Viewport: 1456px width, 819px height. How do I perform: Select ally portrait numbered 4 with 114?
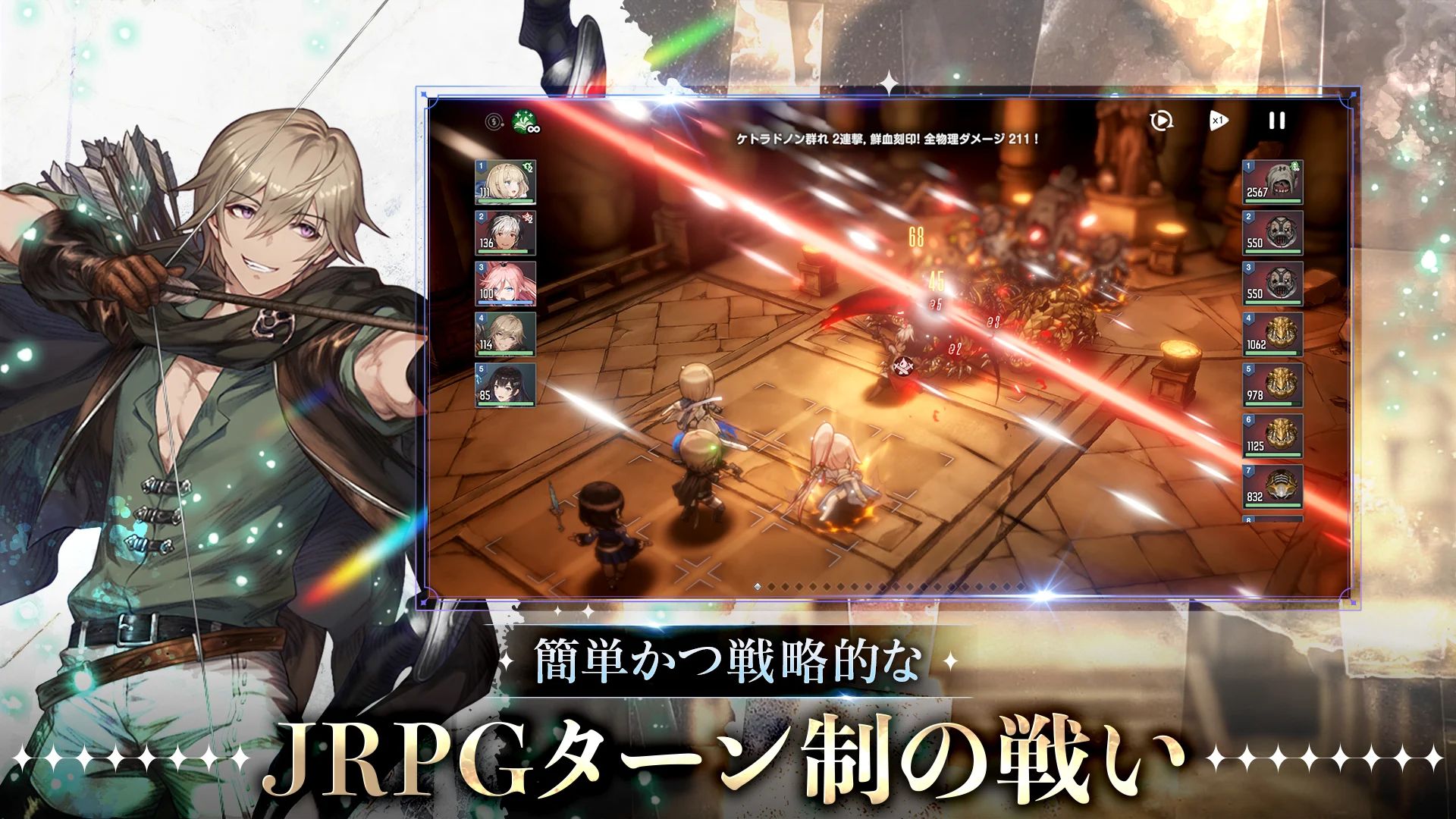coord(505,334)
